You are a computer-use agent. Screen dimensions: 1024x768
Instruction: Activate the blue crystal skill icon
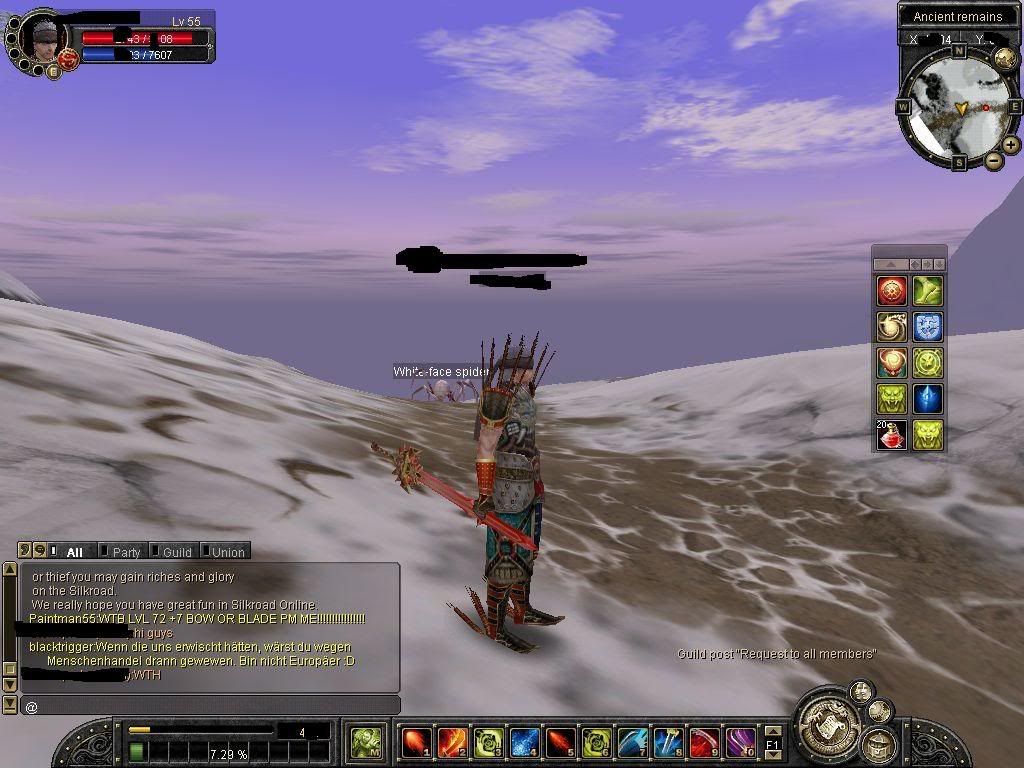(928, 399)
